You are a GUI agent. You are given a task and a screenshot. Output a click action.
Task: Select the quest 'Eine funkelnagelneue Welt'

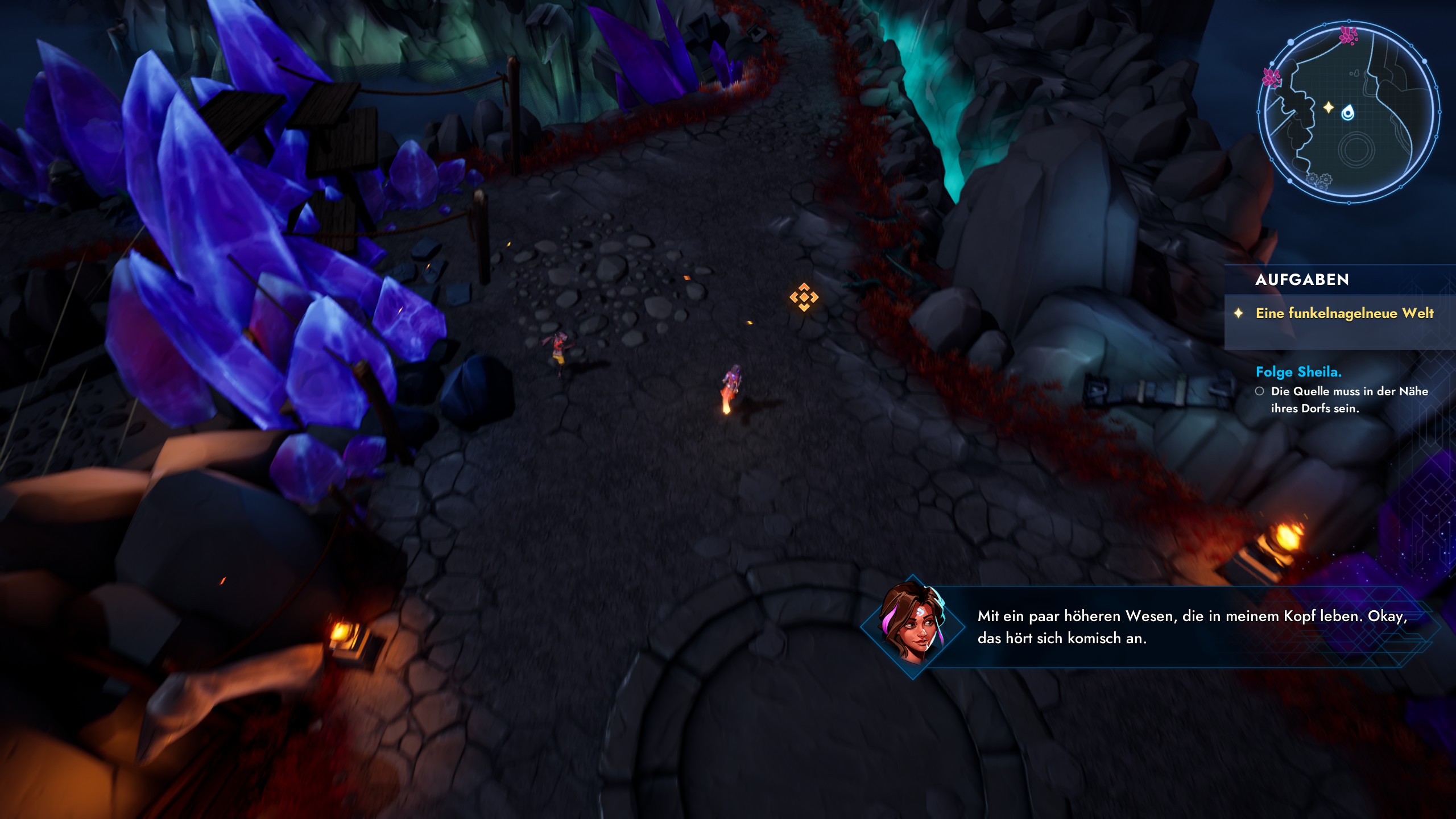pyautogui.click(x=1344, y=313)
